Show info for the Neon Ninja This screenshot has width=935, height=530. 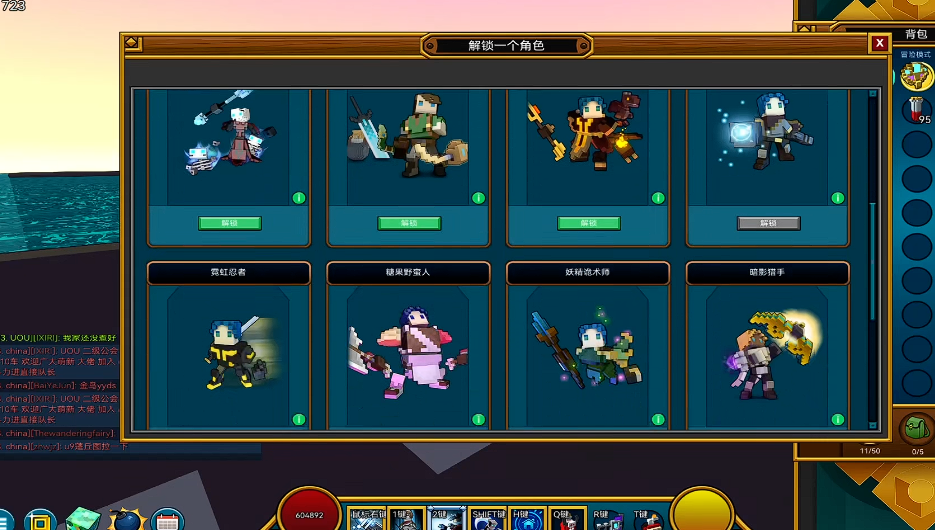click(x=298, y=420)
